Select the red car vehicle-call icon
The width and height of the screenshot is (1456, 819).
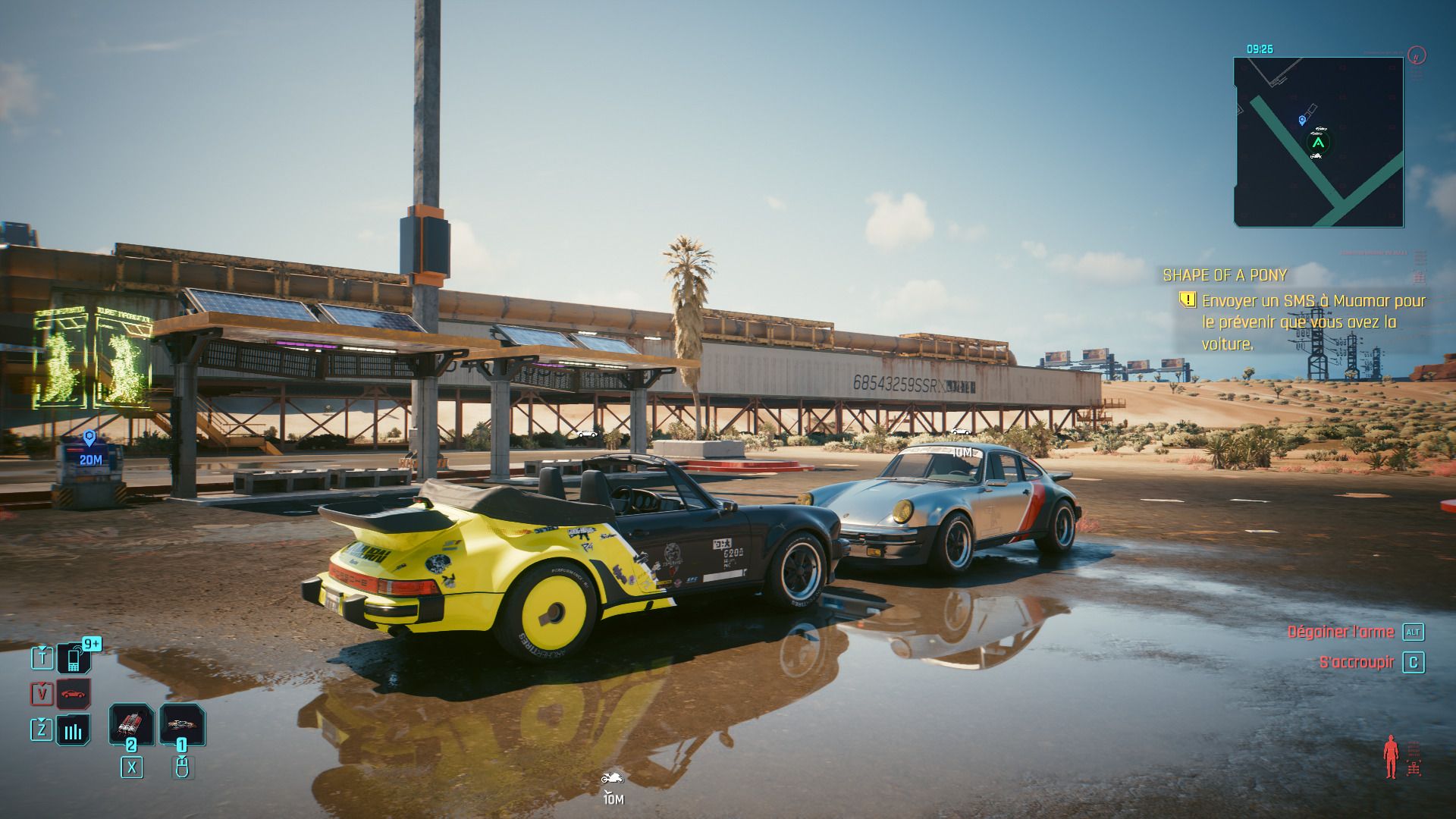(x=74, y=693)
